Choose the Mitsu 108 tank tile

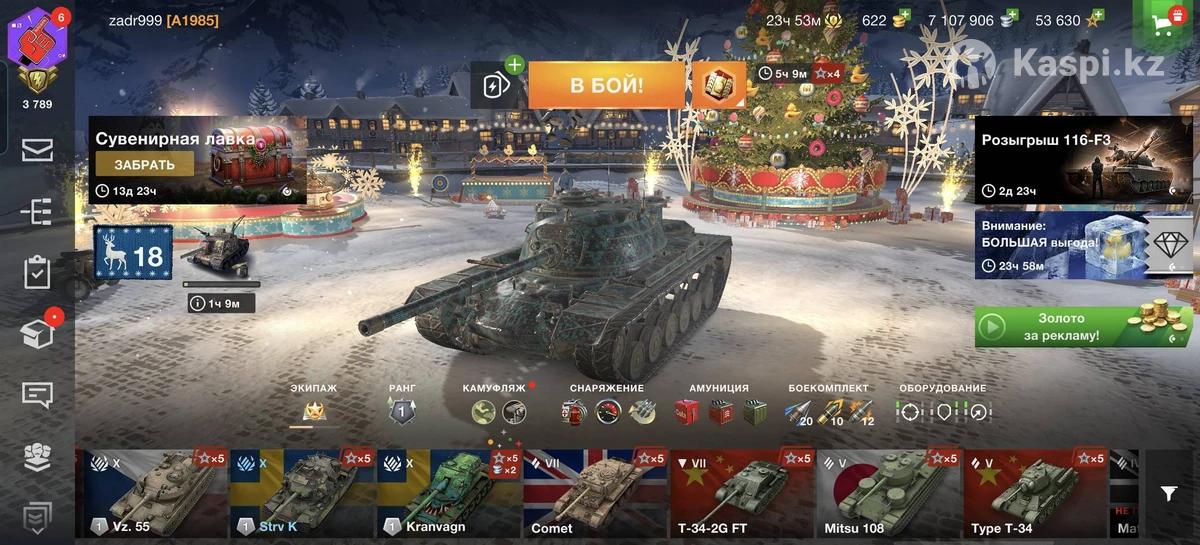[x=888, y=493]
